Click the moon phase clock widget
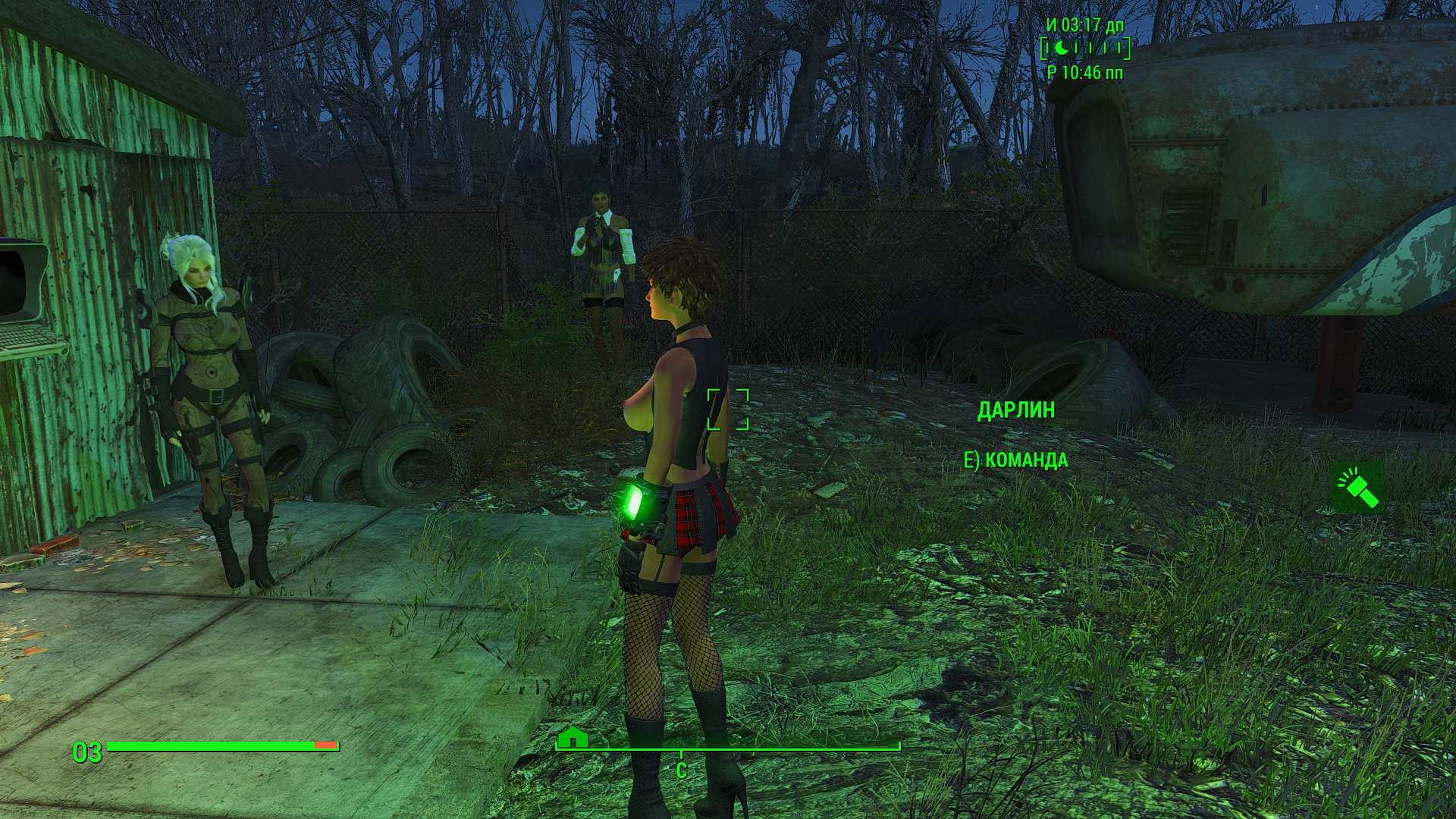 pos(1086,49)
